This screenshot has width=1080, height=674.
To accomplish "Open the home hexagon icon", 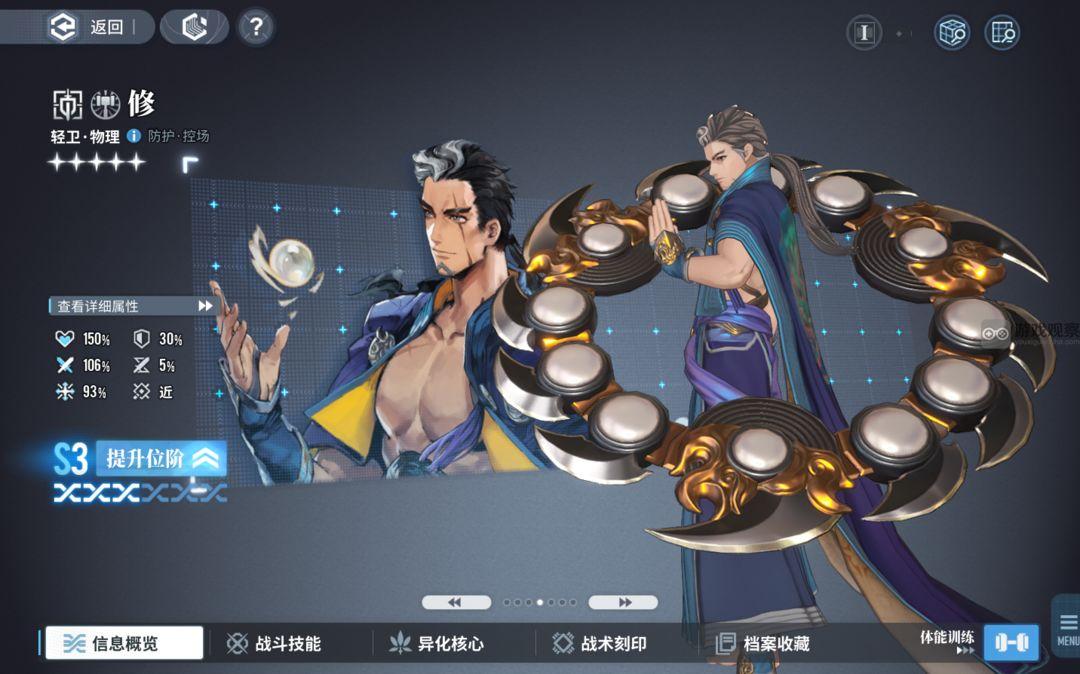I will point(194,27).
